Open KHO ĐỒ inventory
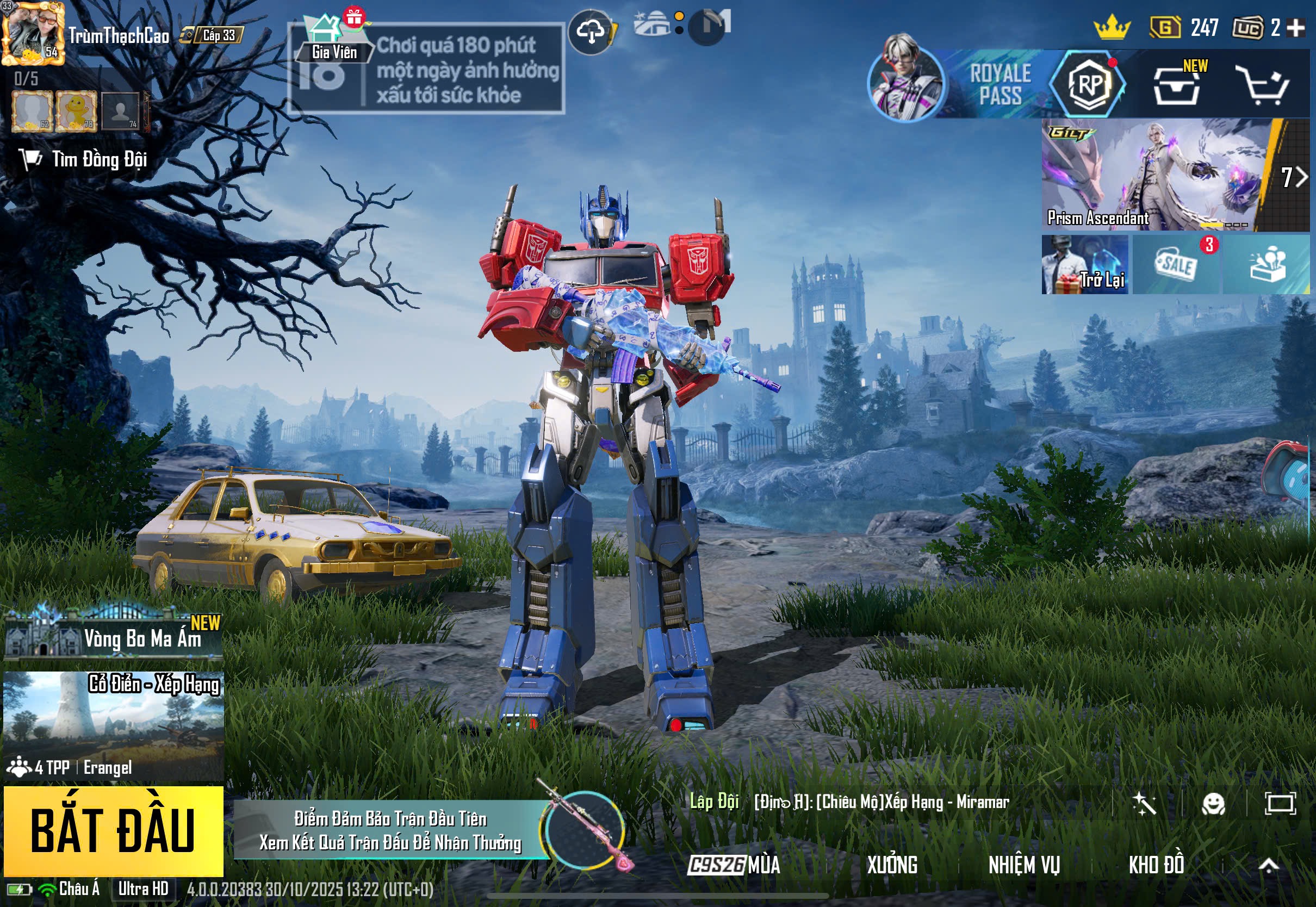Screen dimensions: 1316x907 [1156, 865]
